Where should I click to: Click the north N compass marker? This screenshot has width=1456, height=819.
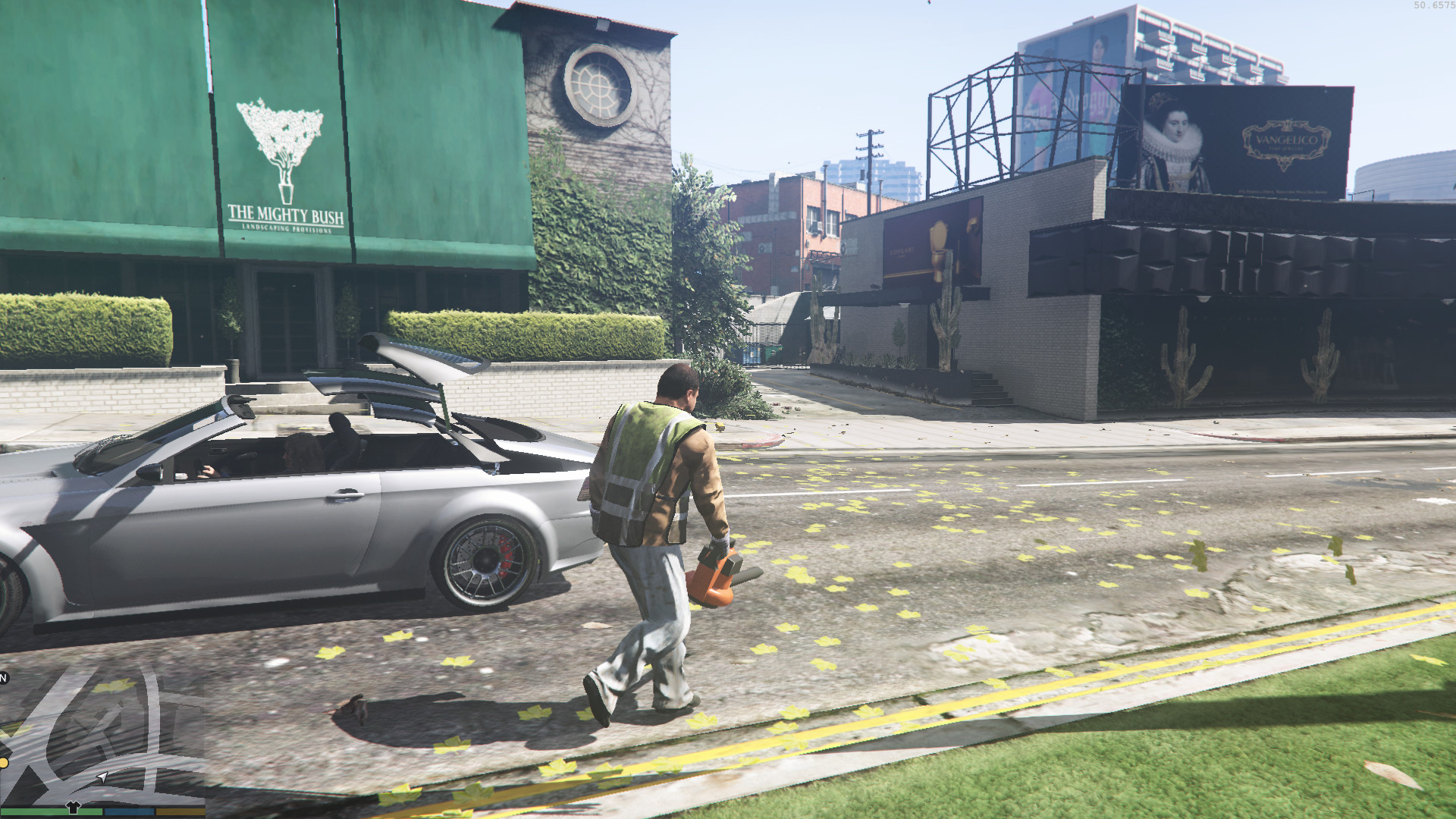(x=4, y=678)
